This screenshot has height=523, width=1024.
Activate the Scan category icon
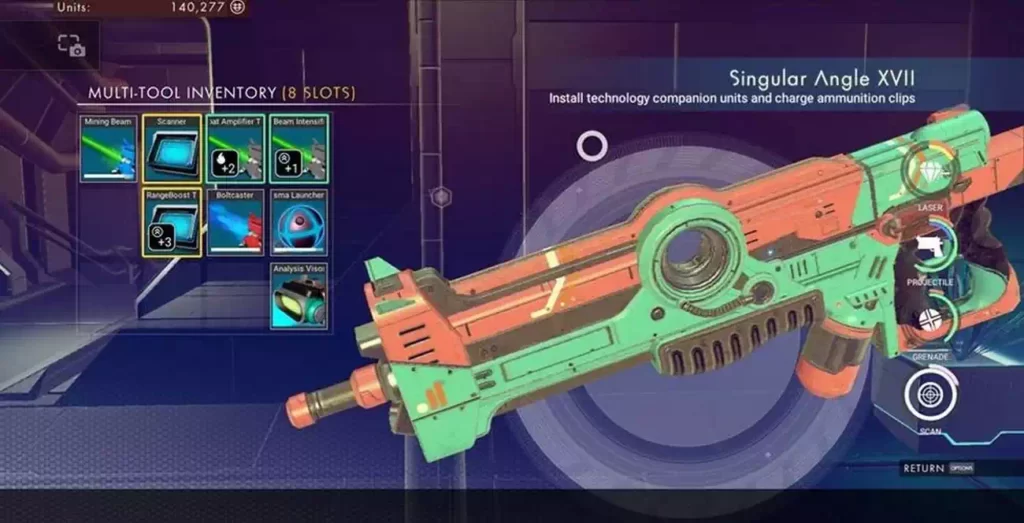930,394
